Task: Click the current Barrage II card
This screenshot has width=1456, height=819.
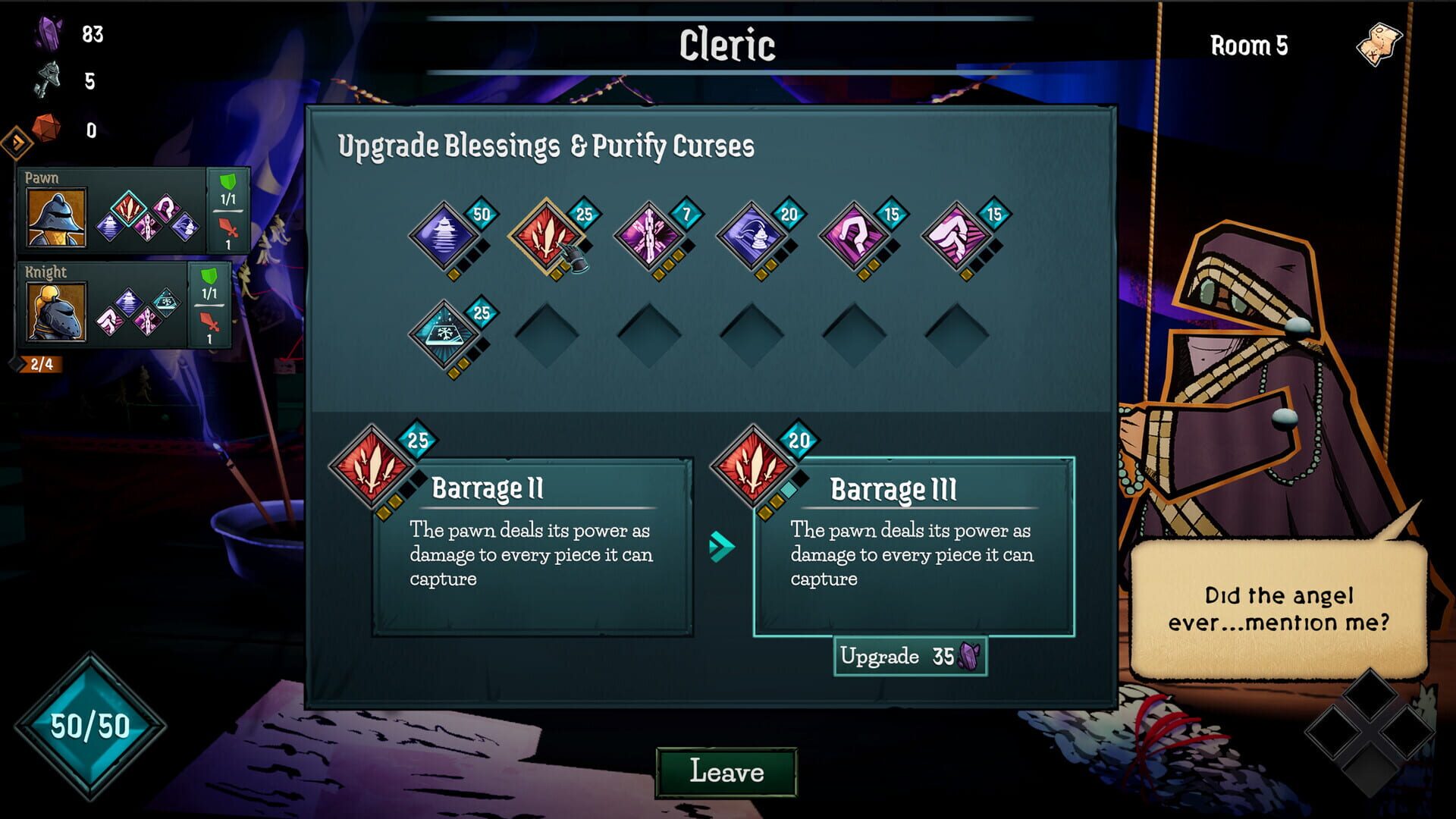Action: tap(532, 548)
